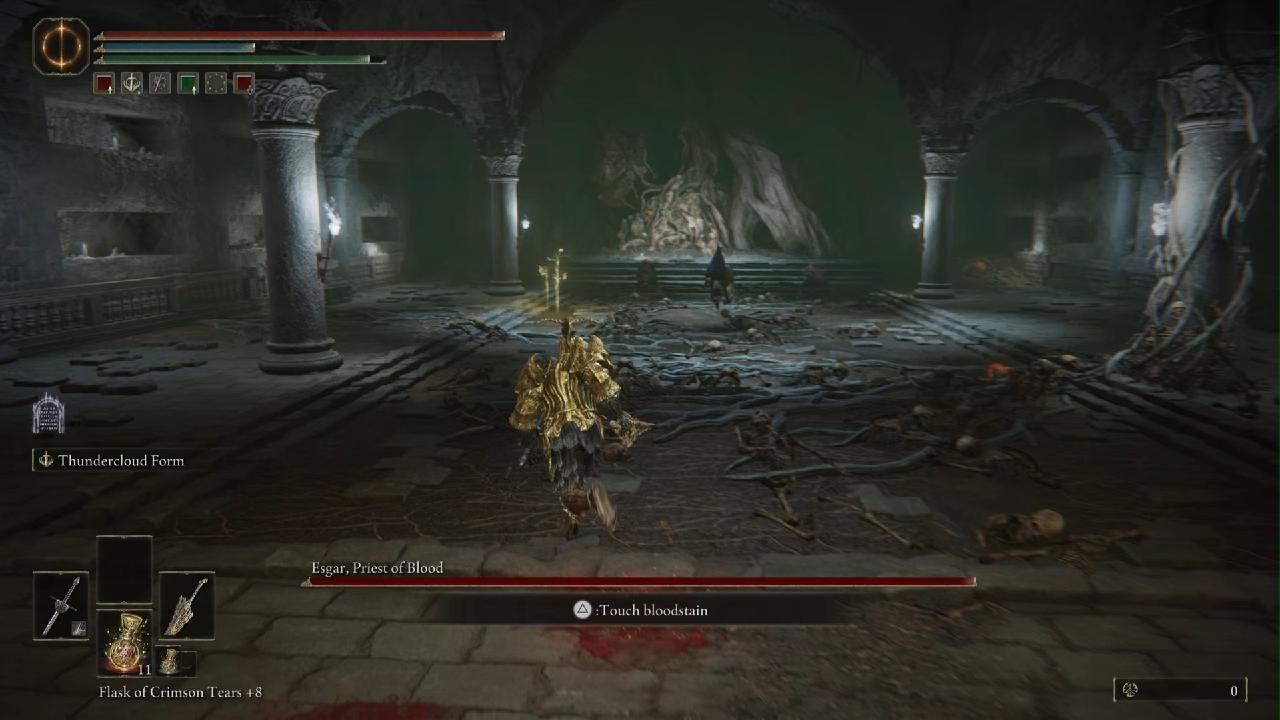Toggle the rightmost red status buff icon

(242, 84)
